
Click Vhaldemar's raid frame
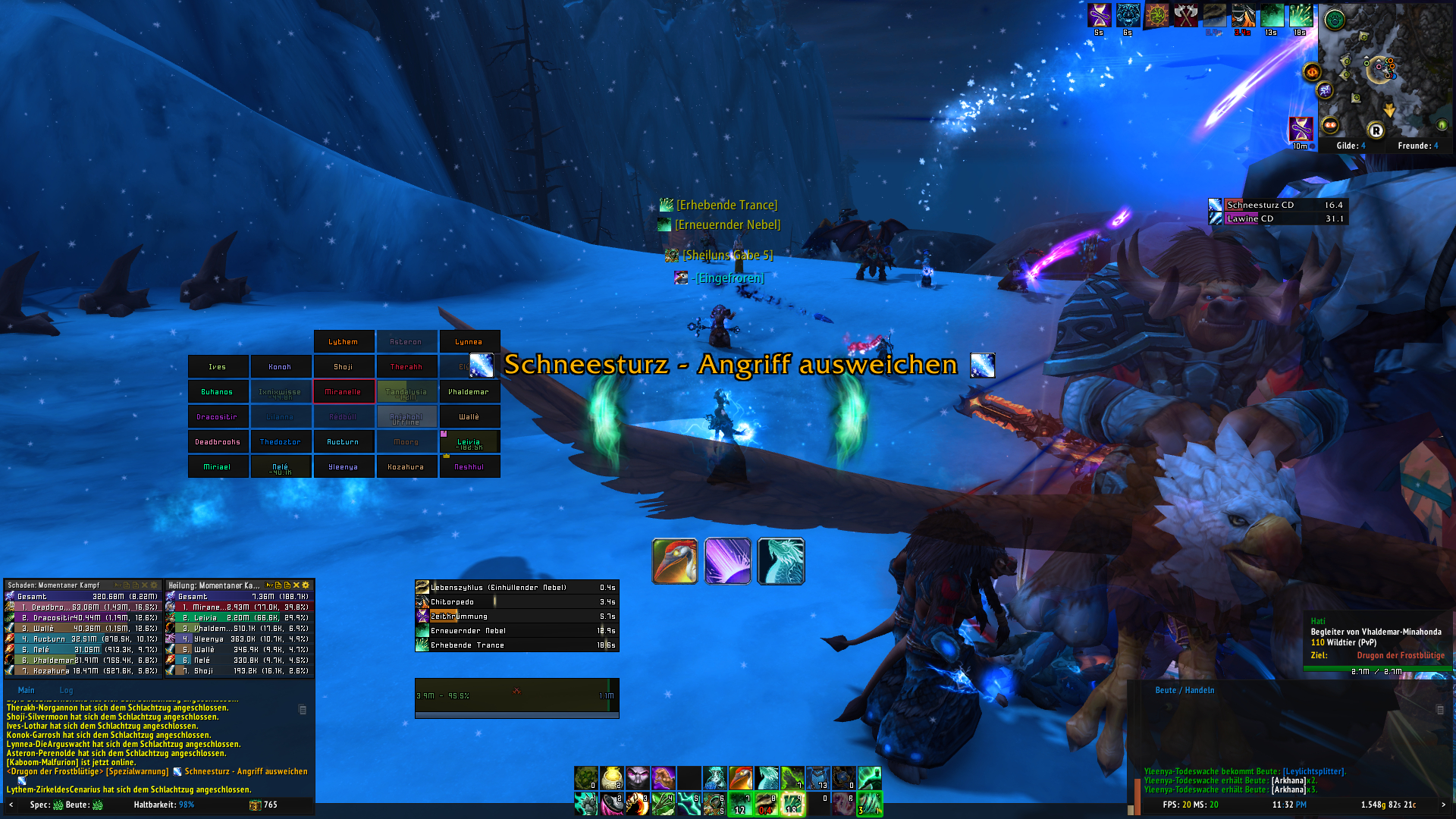(x=469, y=392)
